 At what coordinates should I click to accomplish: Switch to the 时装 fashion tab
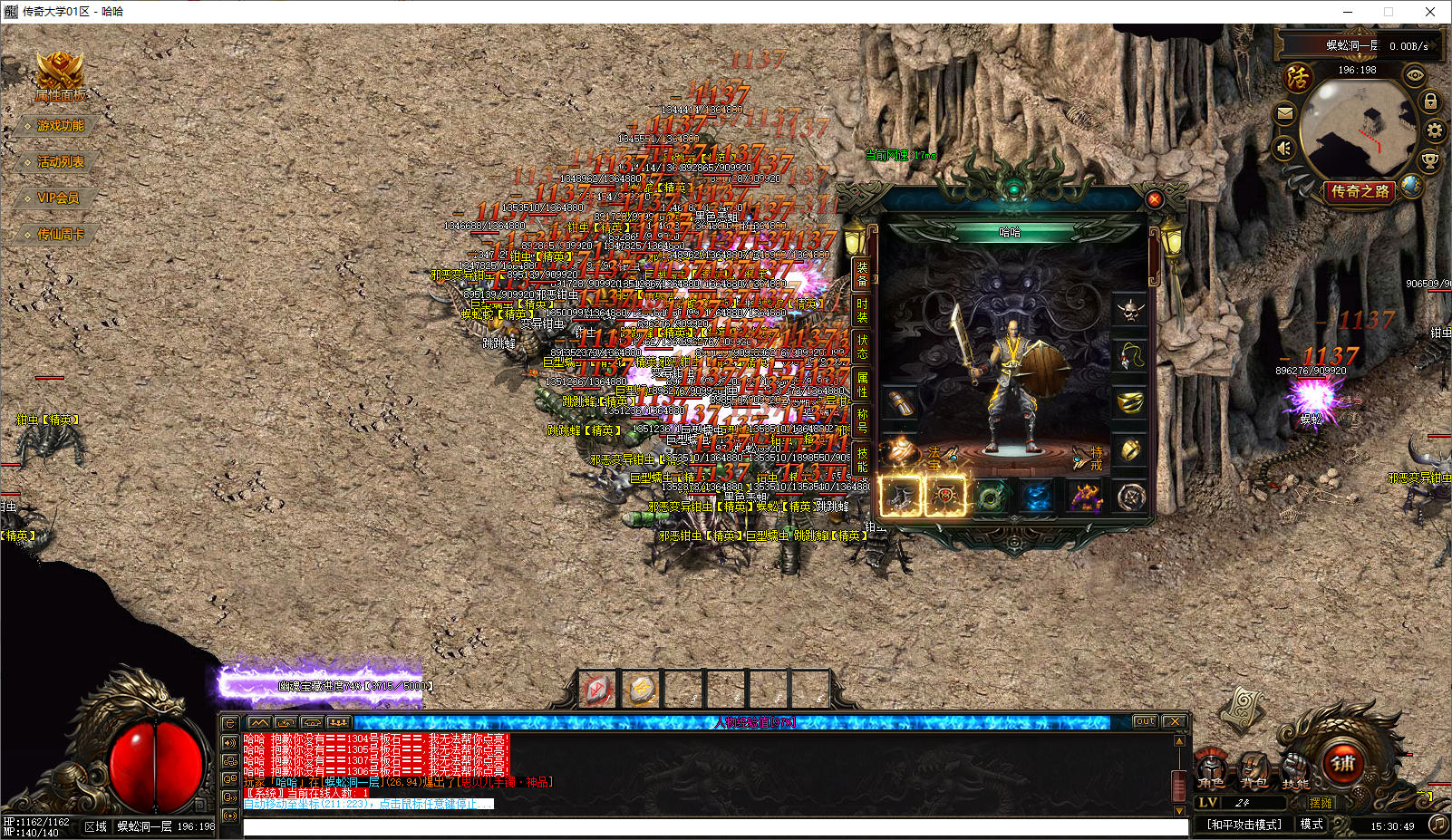click(x=862, y=310)
